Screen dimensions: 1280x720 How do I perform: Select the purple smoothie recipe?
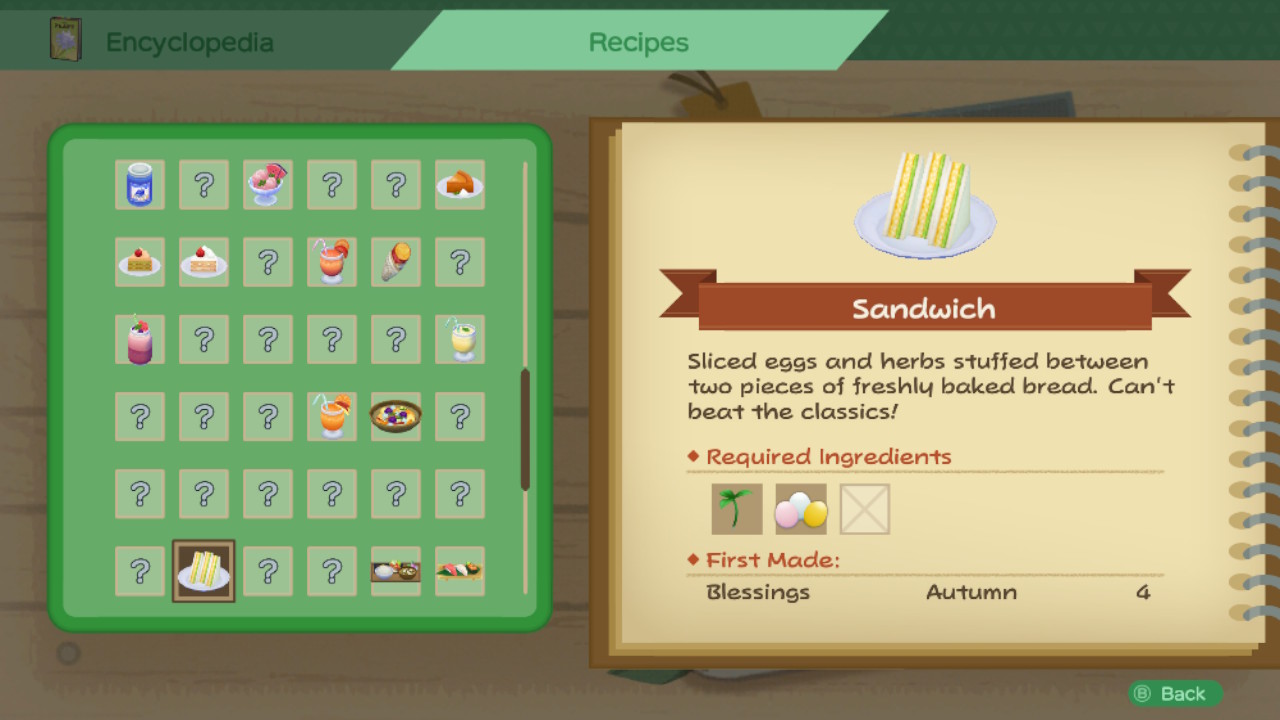[x=140, y=339]
